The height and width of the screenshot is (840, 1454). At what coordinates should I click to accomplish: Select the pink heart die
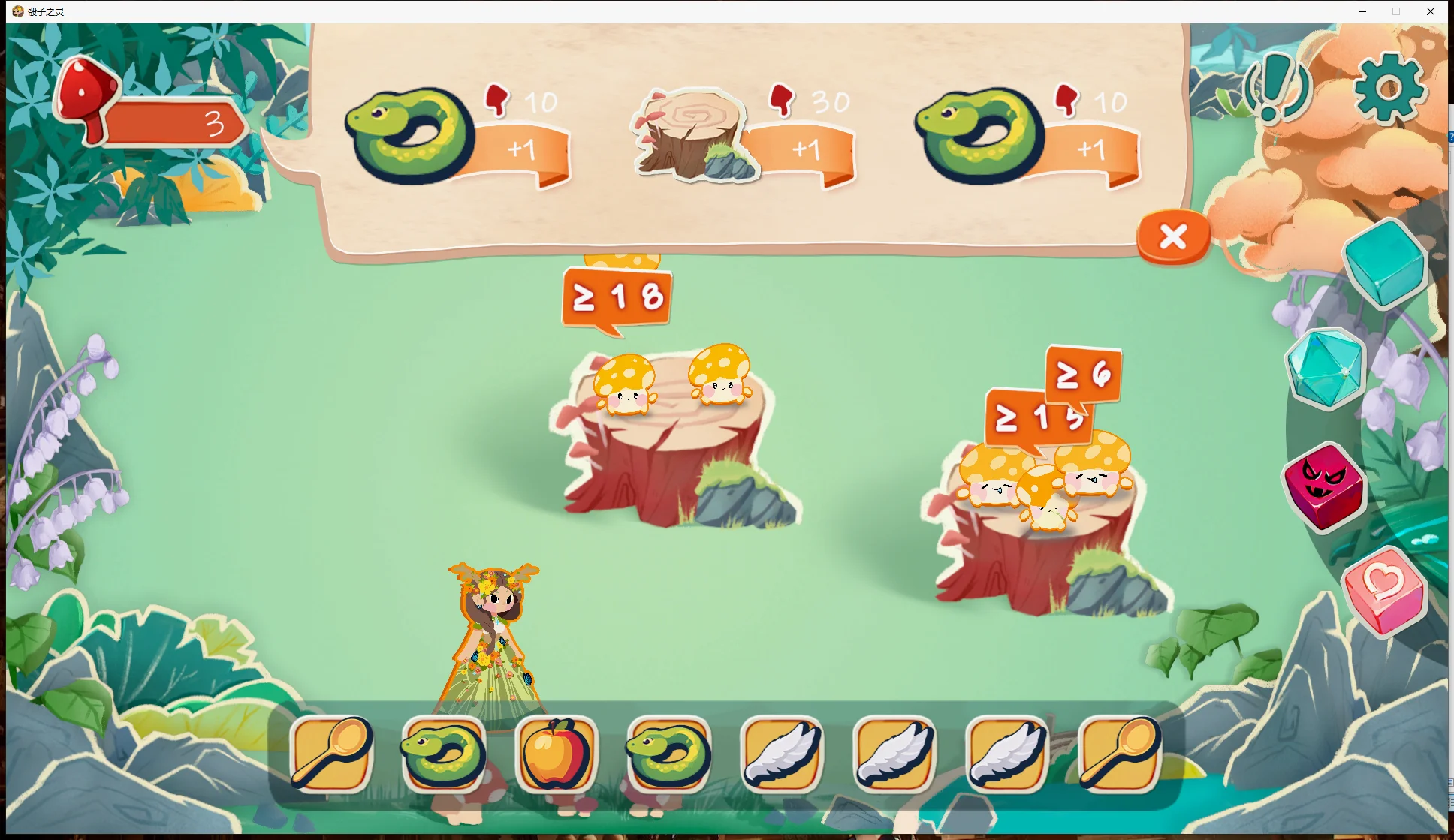(1384, 592)
